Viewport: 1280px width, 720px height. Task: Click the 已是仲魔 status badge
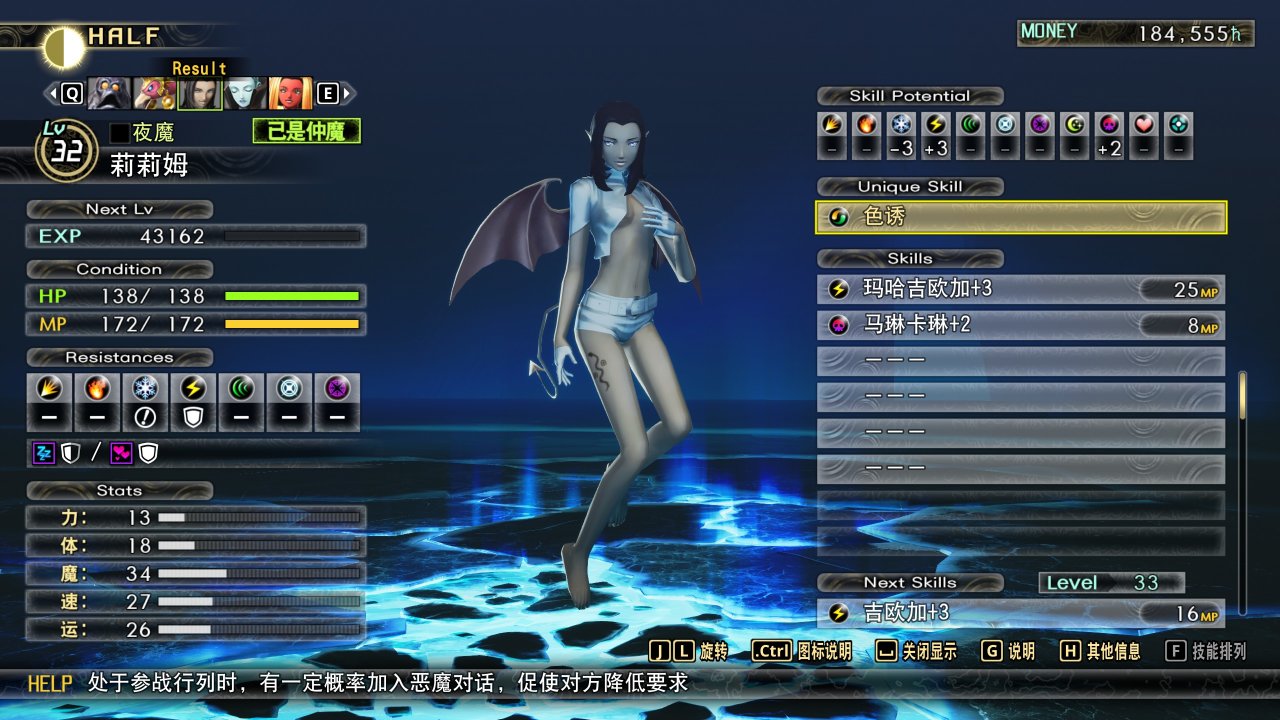[306, 131]
